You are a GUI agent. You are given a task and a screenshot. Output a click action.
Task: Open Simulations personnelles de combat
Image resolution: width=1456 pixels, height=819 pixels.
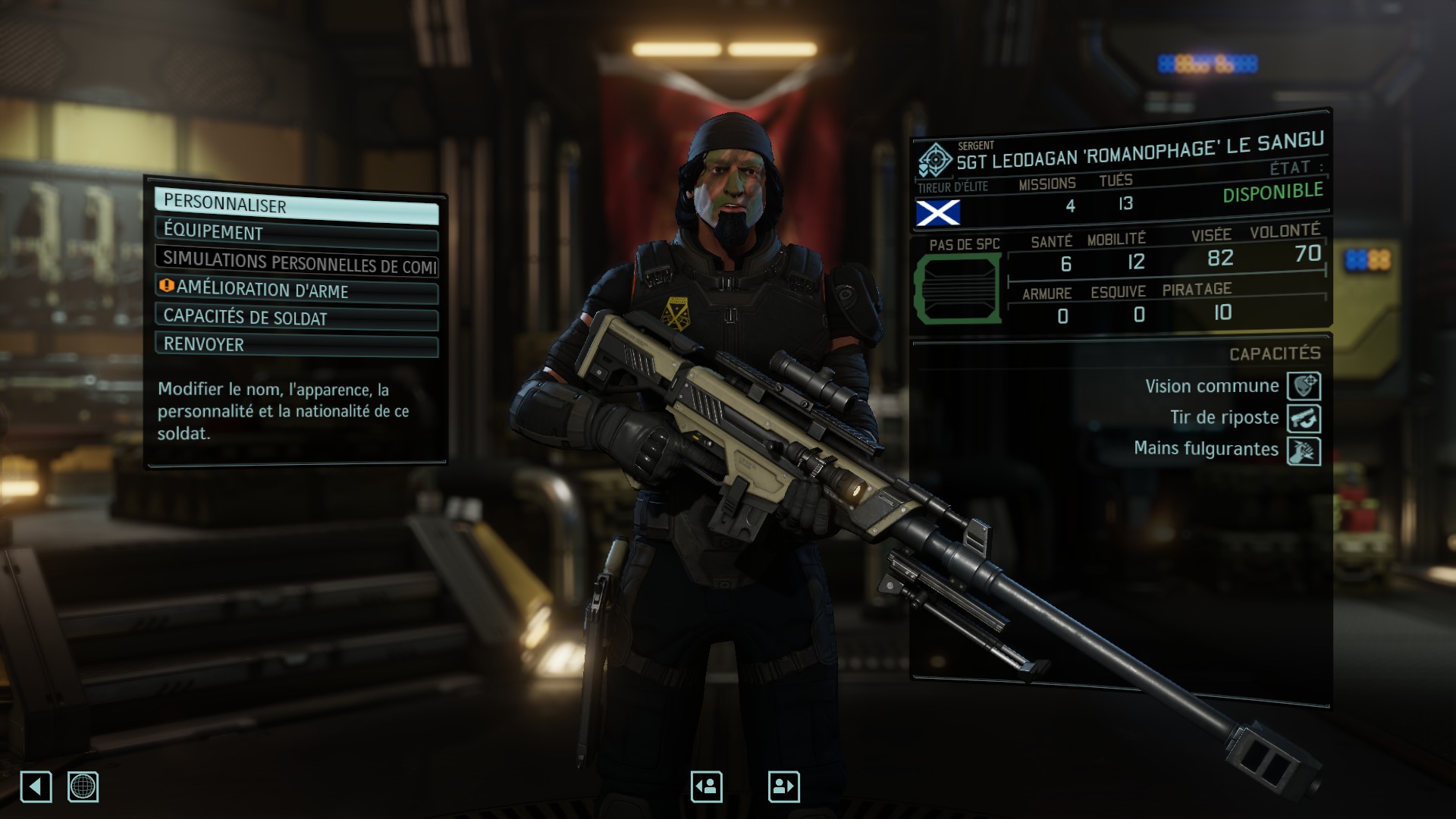296,262
